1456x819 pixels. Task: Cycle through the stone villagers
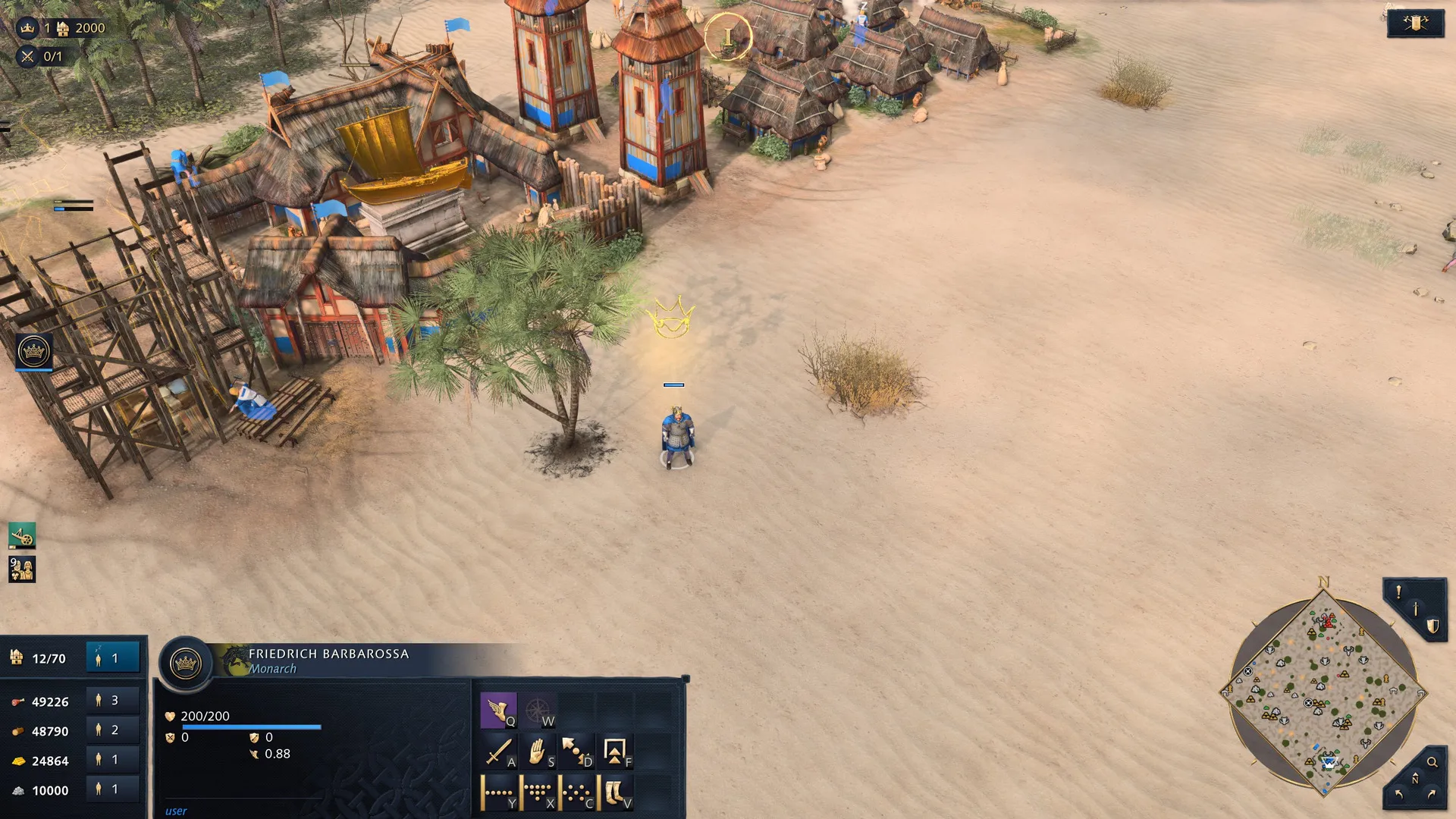coord(112,789)
